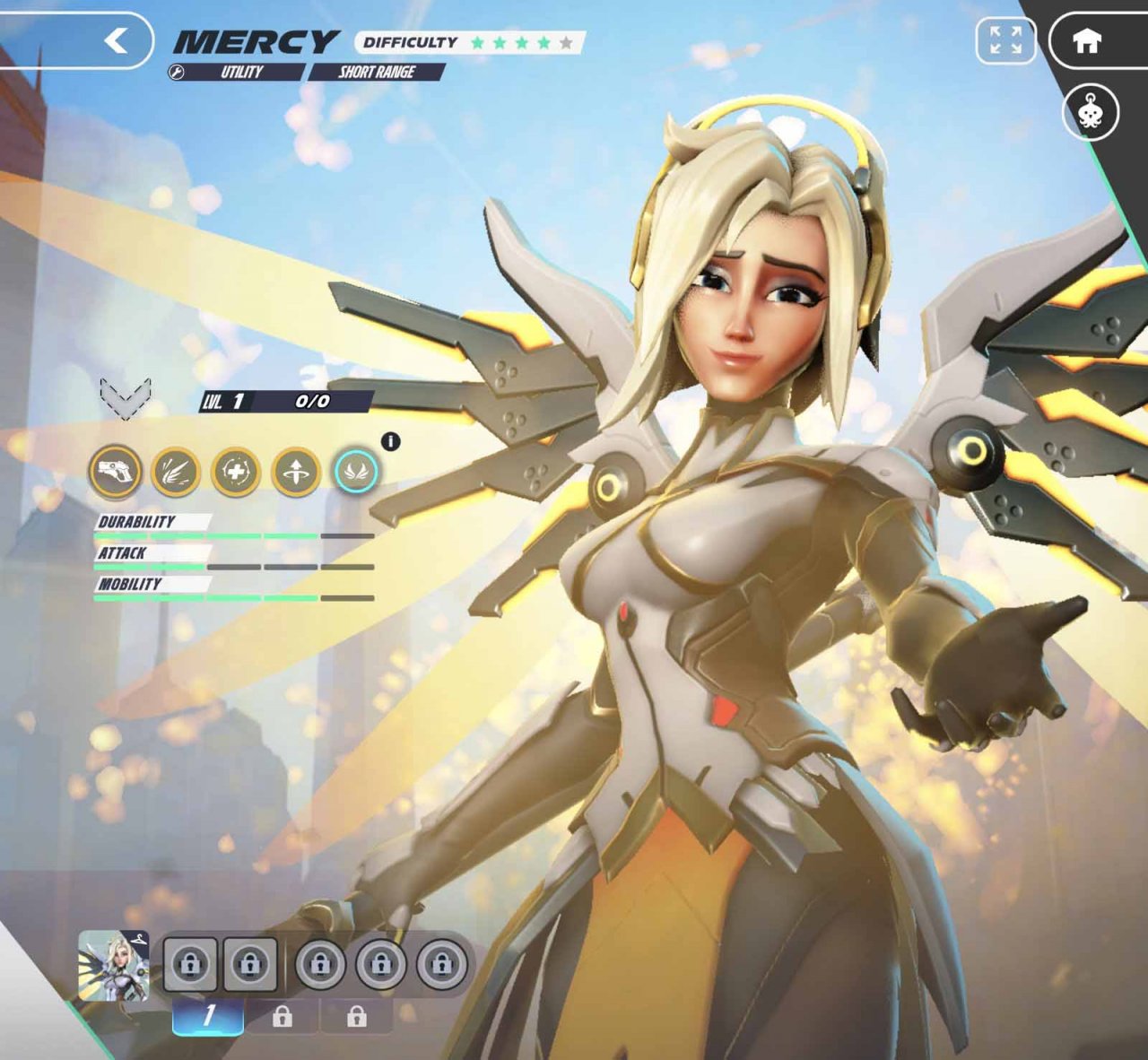Open the fullscreen expand icon
Screen dimensions: 1148x1060
[1008, 40]
